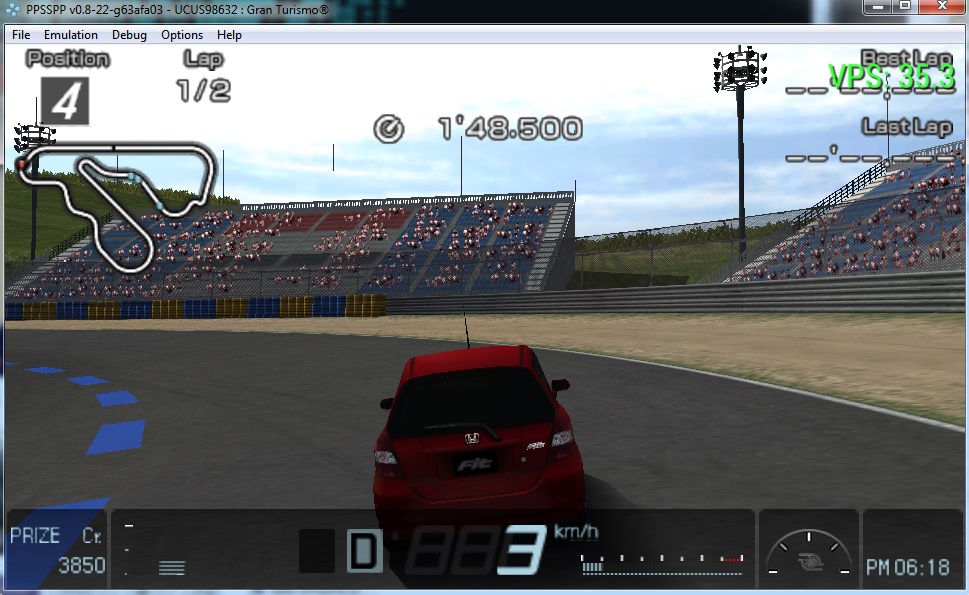Open the File menu

coord(21,35)
